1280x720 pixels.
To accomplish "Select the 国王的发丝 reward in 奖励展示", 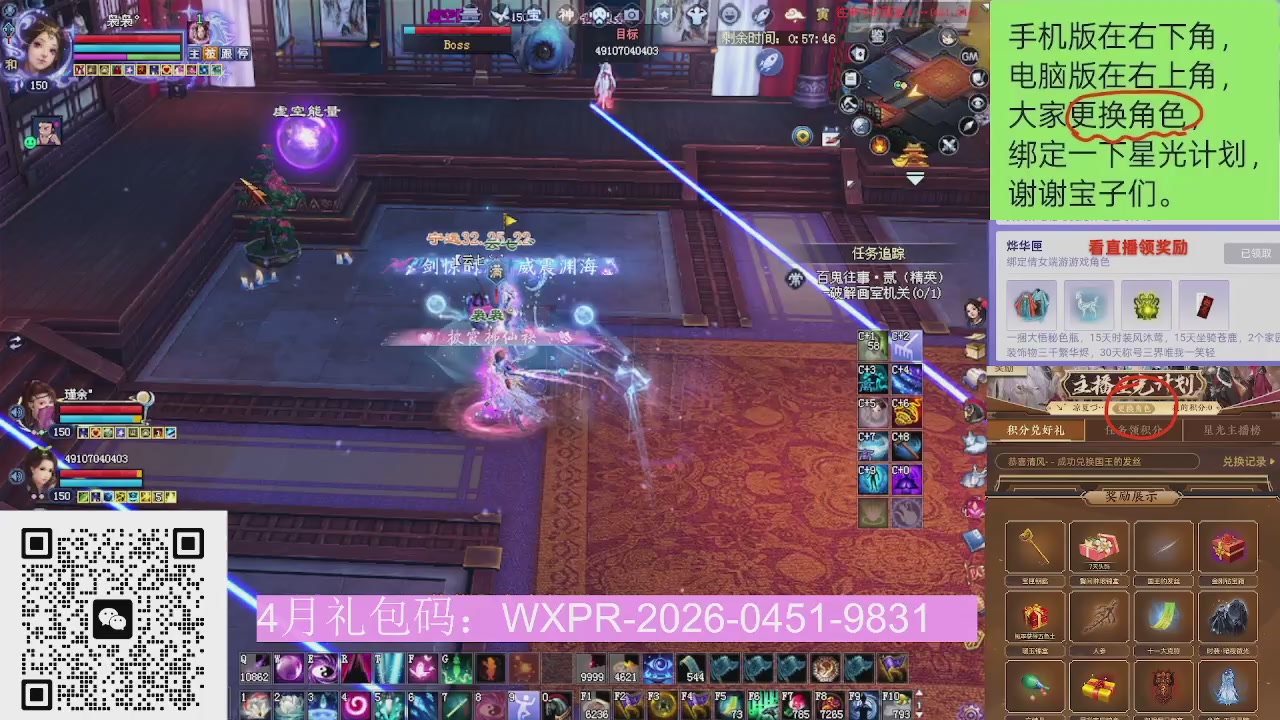I will (x=1163, y=548).
